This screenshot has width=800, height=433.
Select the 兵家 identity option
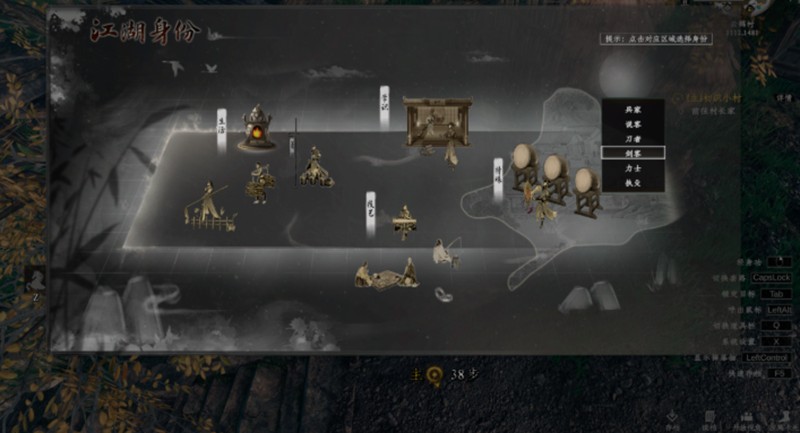[631, 109]
